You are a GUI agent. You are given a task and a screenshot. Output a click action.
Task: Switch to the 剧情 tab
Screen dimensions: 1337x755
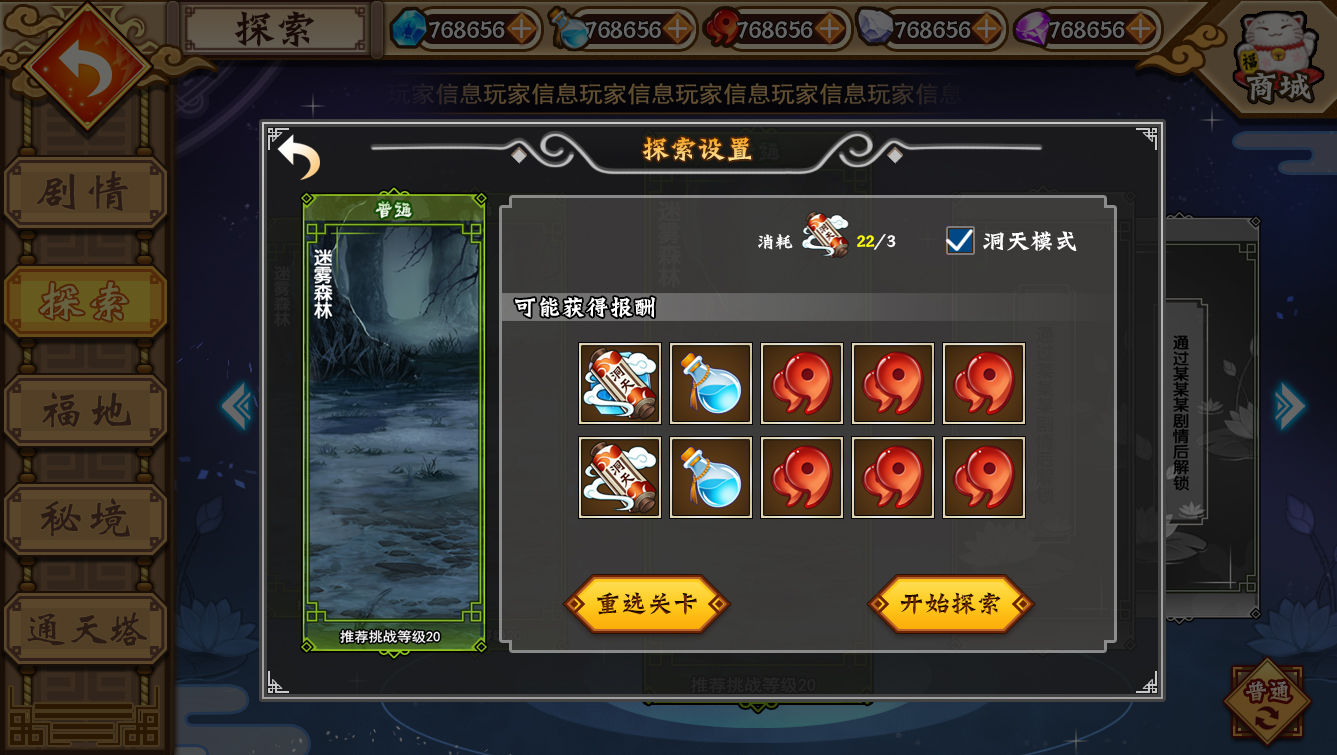(86, 194)
